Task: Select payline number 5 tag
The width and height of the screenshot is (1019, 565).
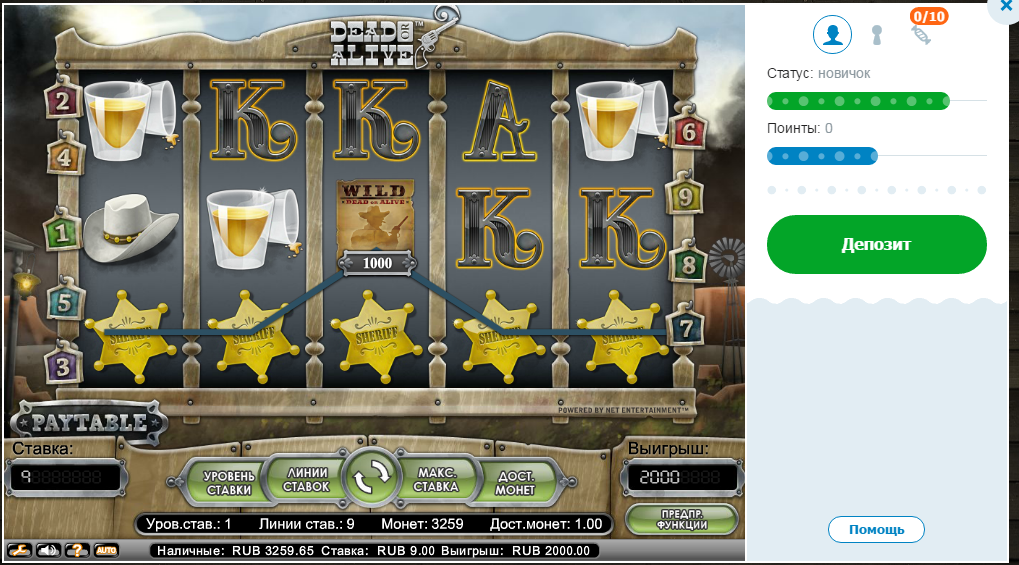Action: pos(63,301)
